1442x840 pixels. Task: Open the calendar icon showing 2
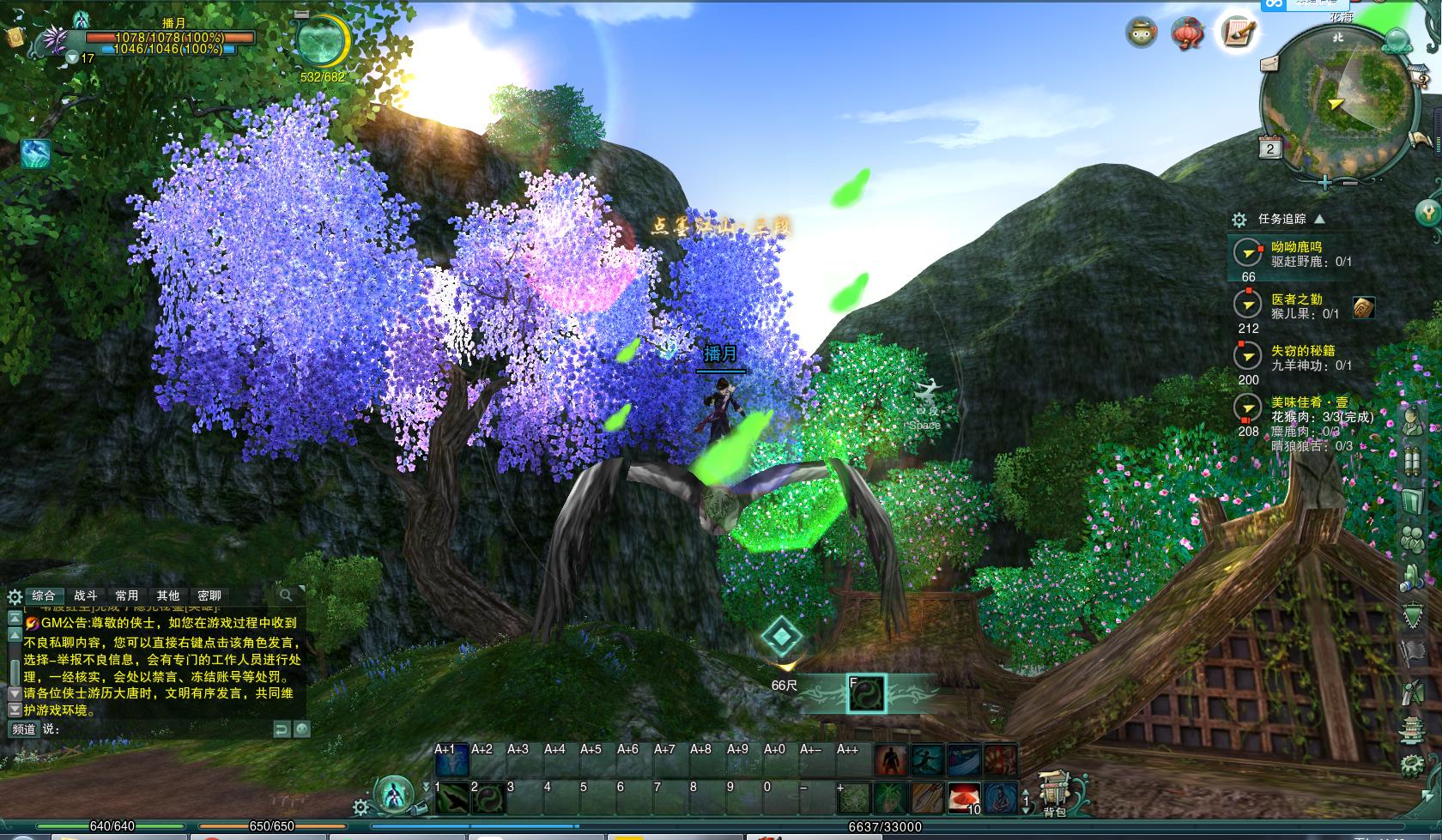pos(1270,148)
